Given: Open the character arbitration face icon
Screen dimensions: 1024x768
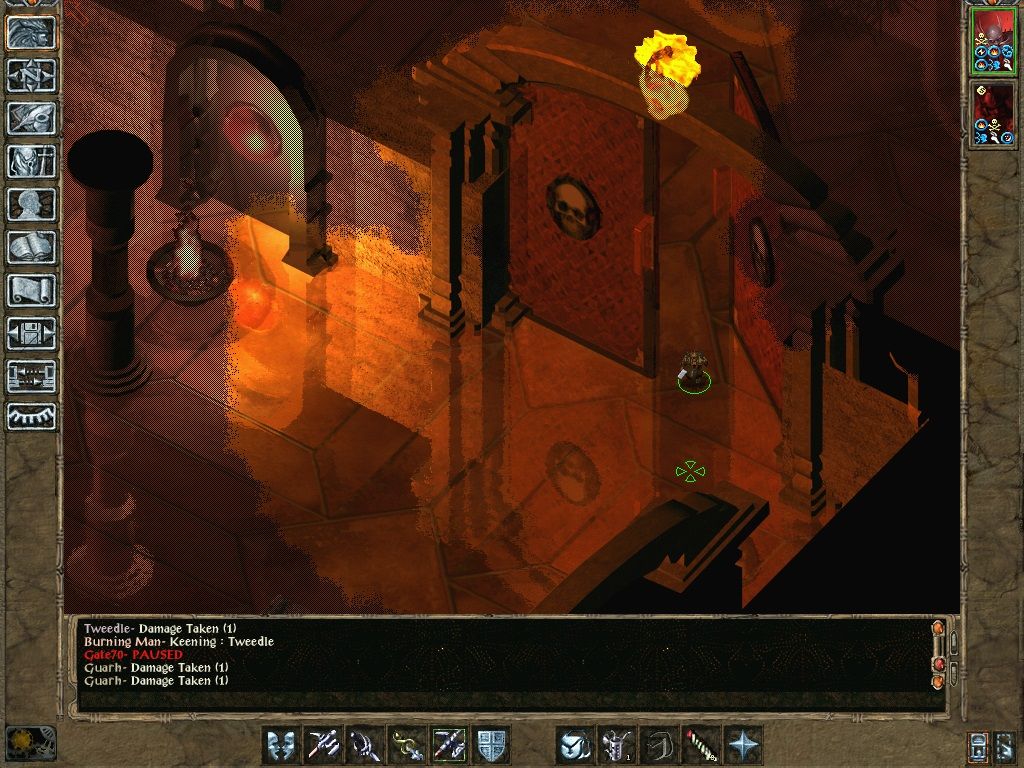Looking at the screenshot, I should (31, 33).
